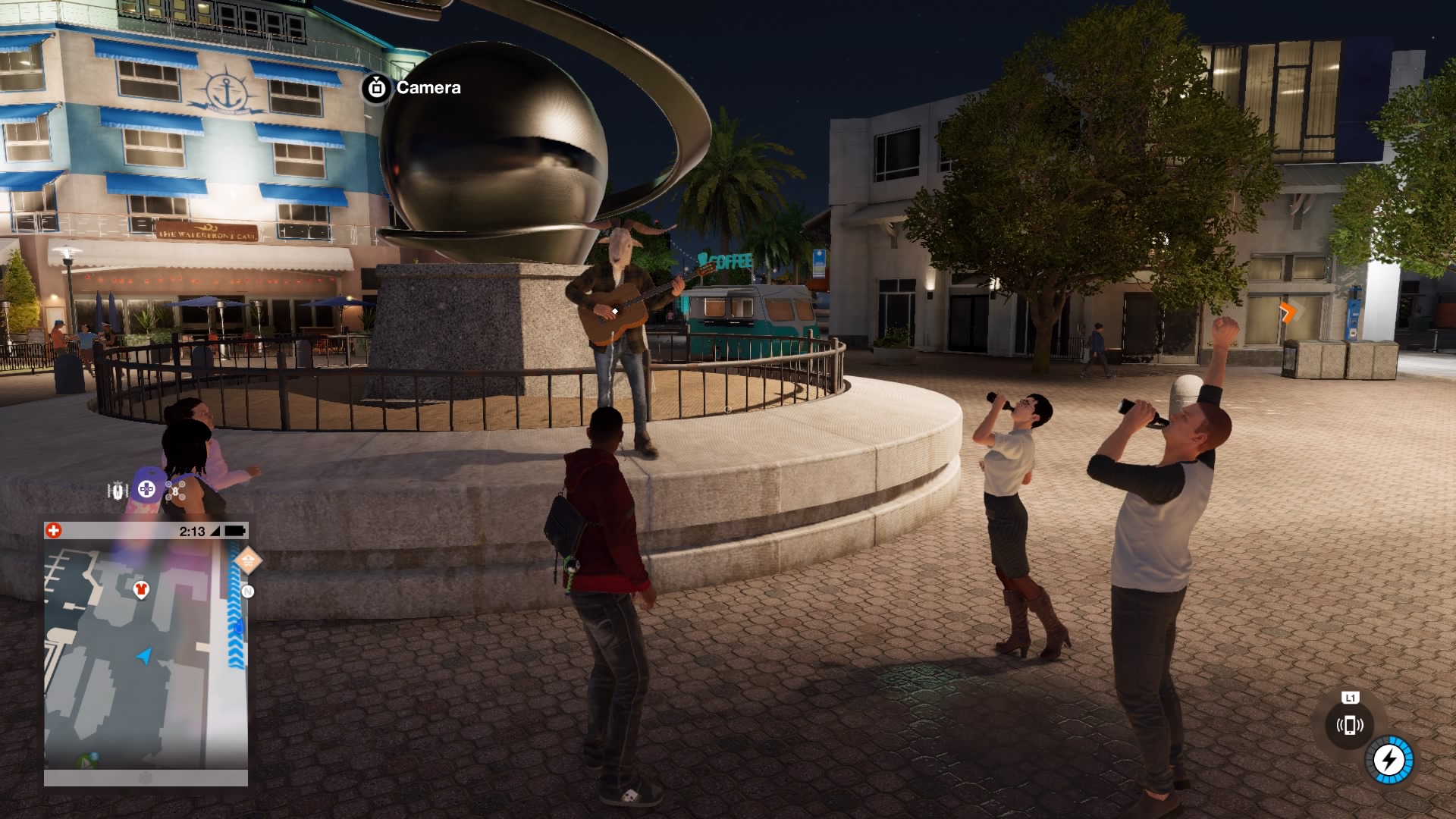The image size is (1456, 819).
Task: Click the blue player arrow on minimap
Action: click(144, 655)
